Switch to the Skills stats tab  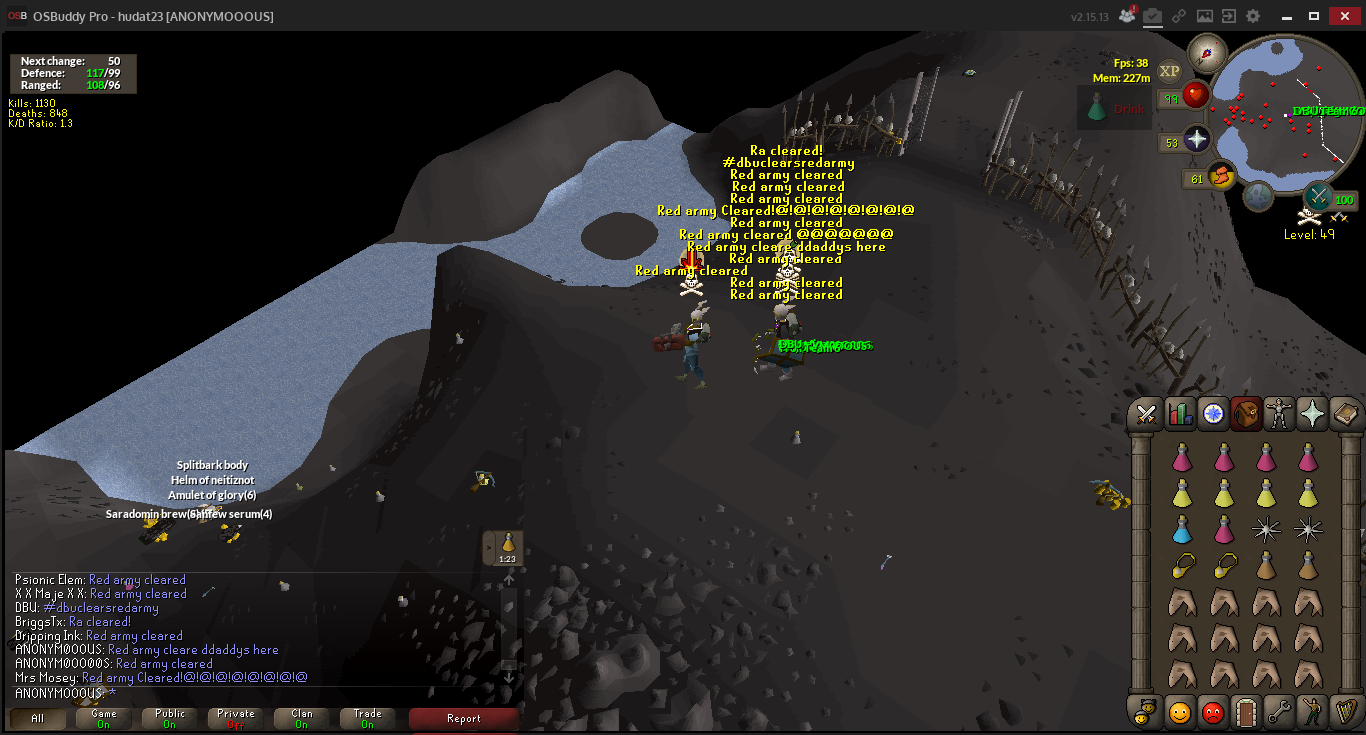1181,414
